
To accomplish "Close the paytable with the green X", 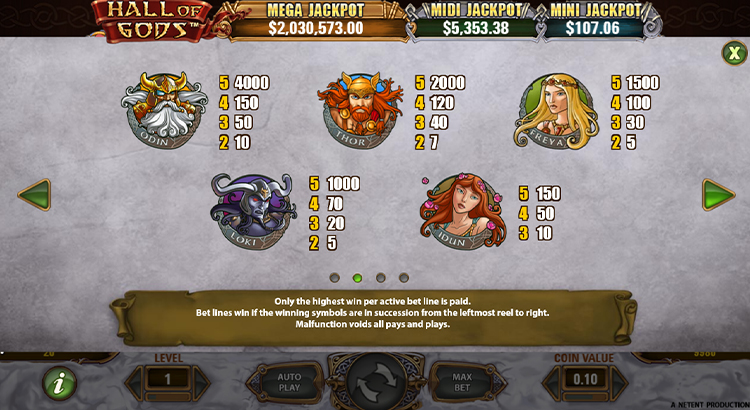I will (x=732, y=52).
